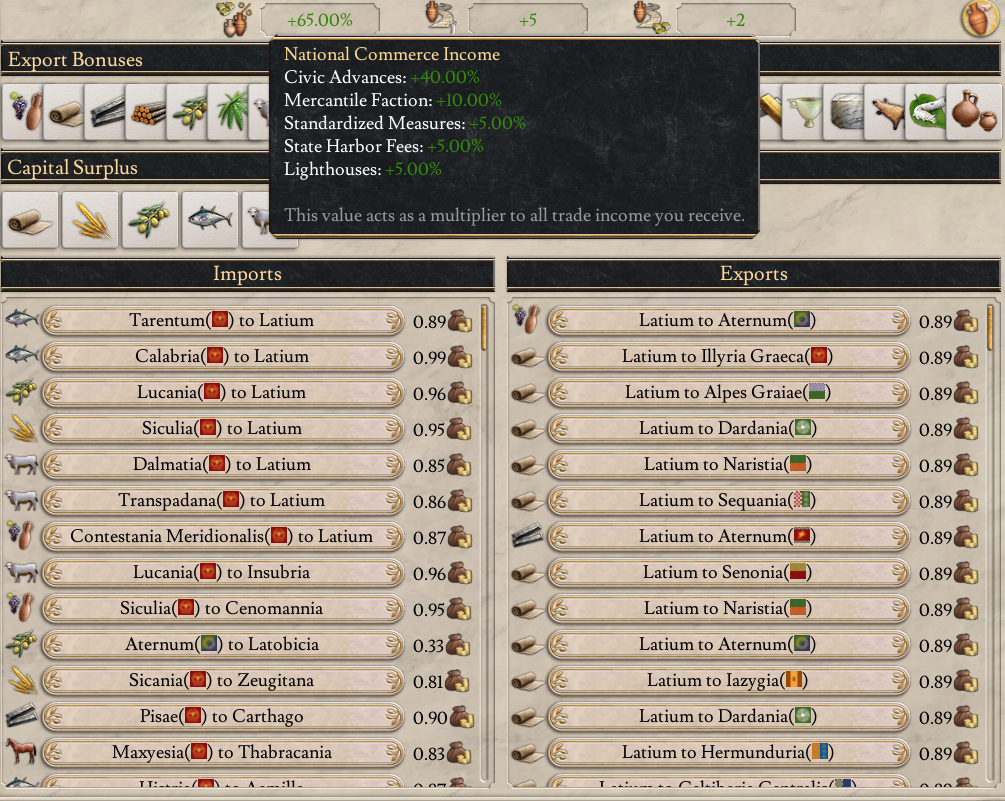Viewport: 1005px width, 801px height.
Task: Select Maxyesia to Thabracania horse route
Action: click(x=222, y=752)
